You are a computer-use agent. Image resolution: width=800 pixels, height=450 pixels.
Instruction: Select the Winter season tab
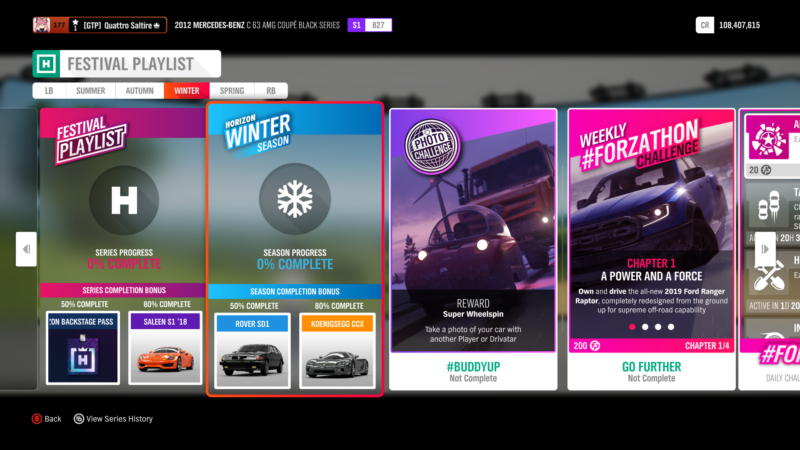tap(187, 90)
